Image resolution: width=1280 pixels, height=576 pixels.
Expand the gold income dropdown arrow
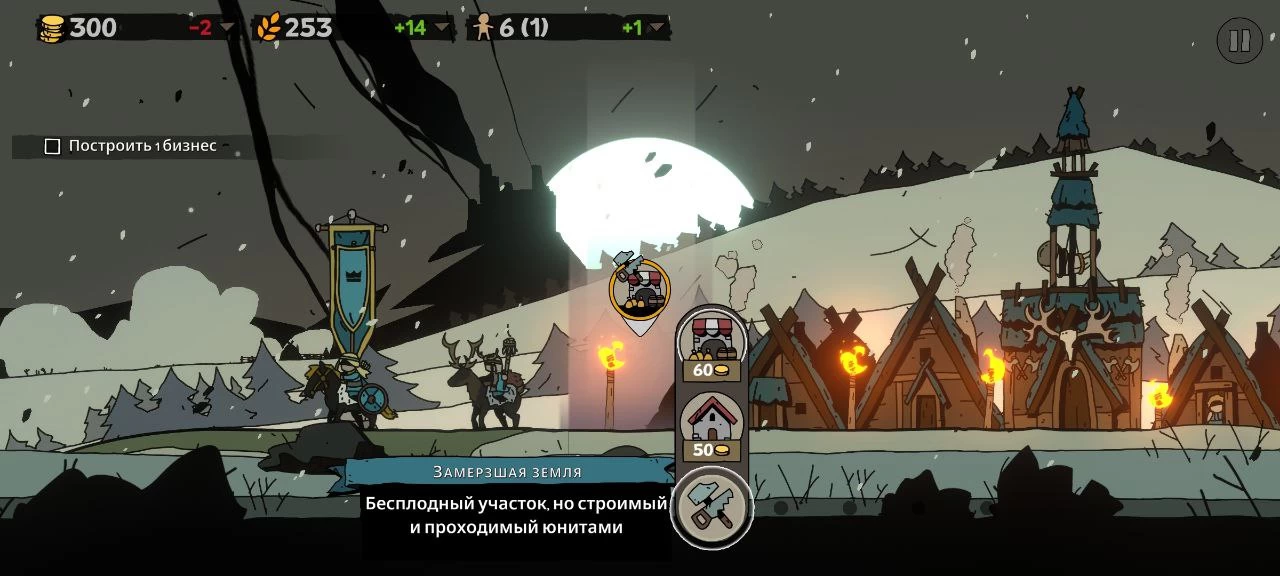click(227, 28)
